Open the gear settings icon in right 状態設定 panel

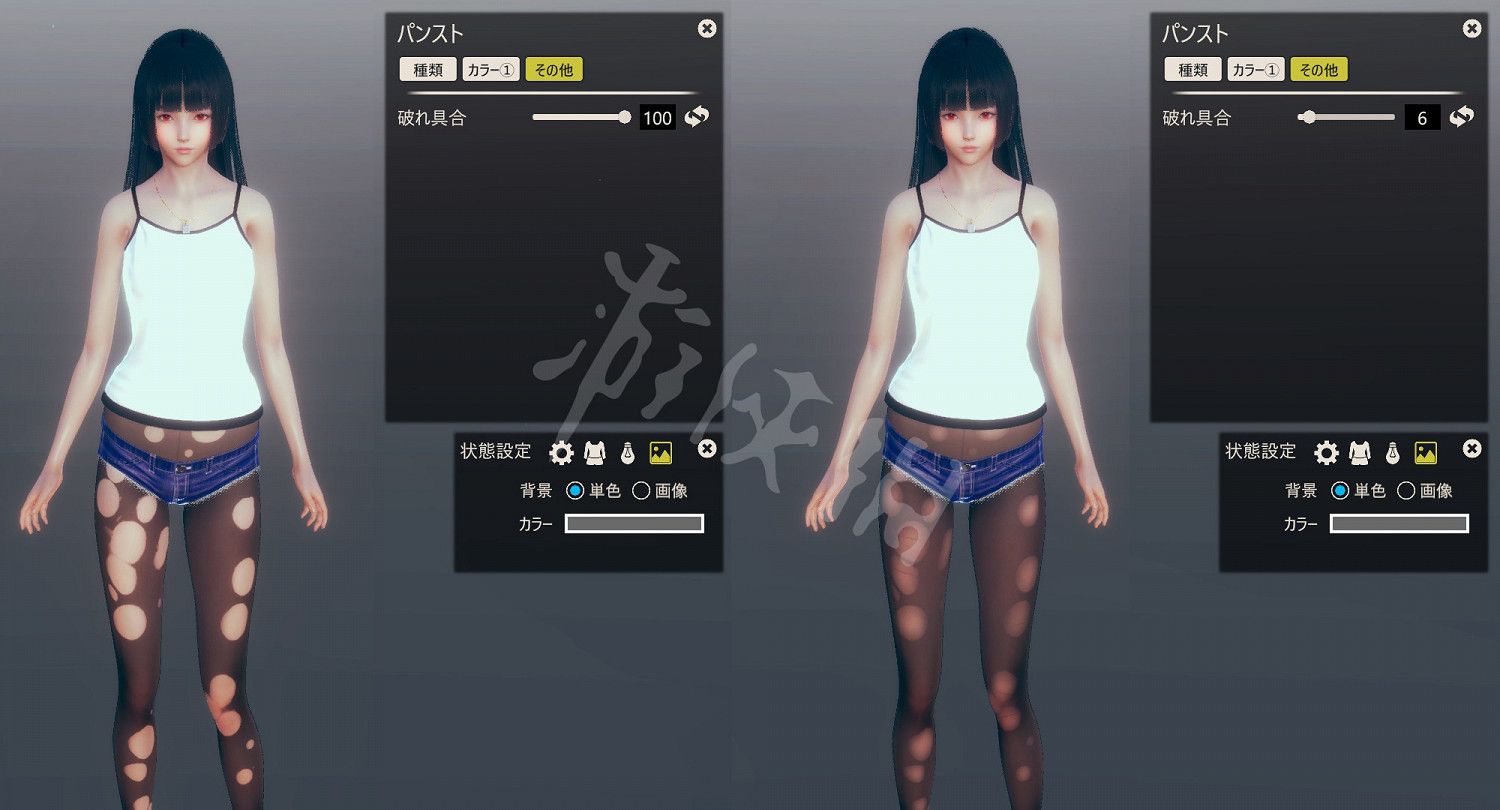pyautogui.click(x=1326, y=452)
